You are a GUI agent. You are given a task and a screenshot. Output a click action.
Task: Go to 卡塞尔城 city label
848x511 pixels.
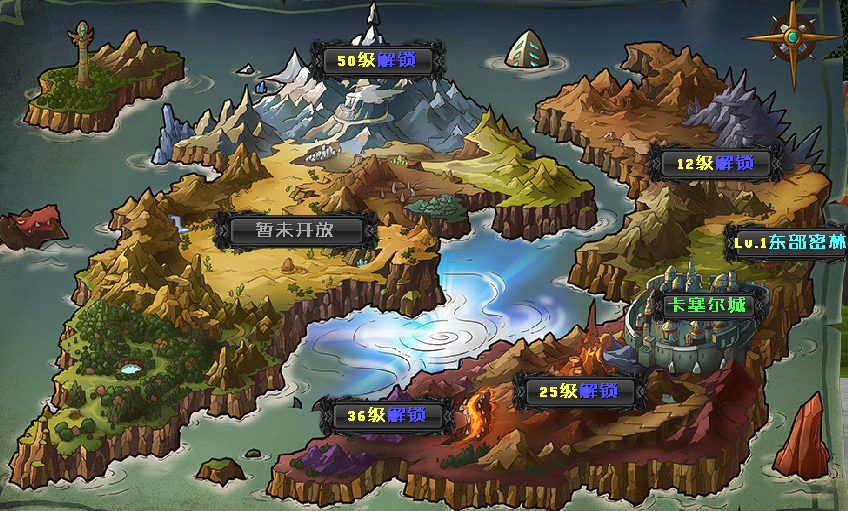707,306
